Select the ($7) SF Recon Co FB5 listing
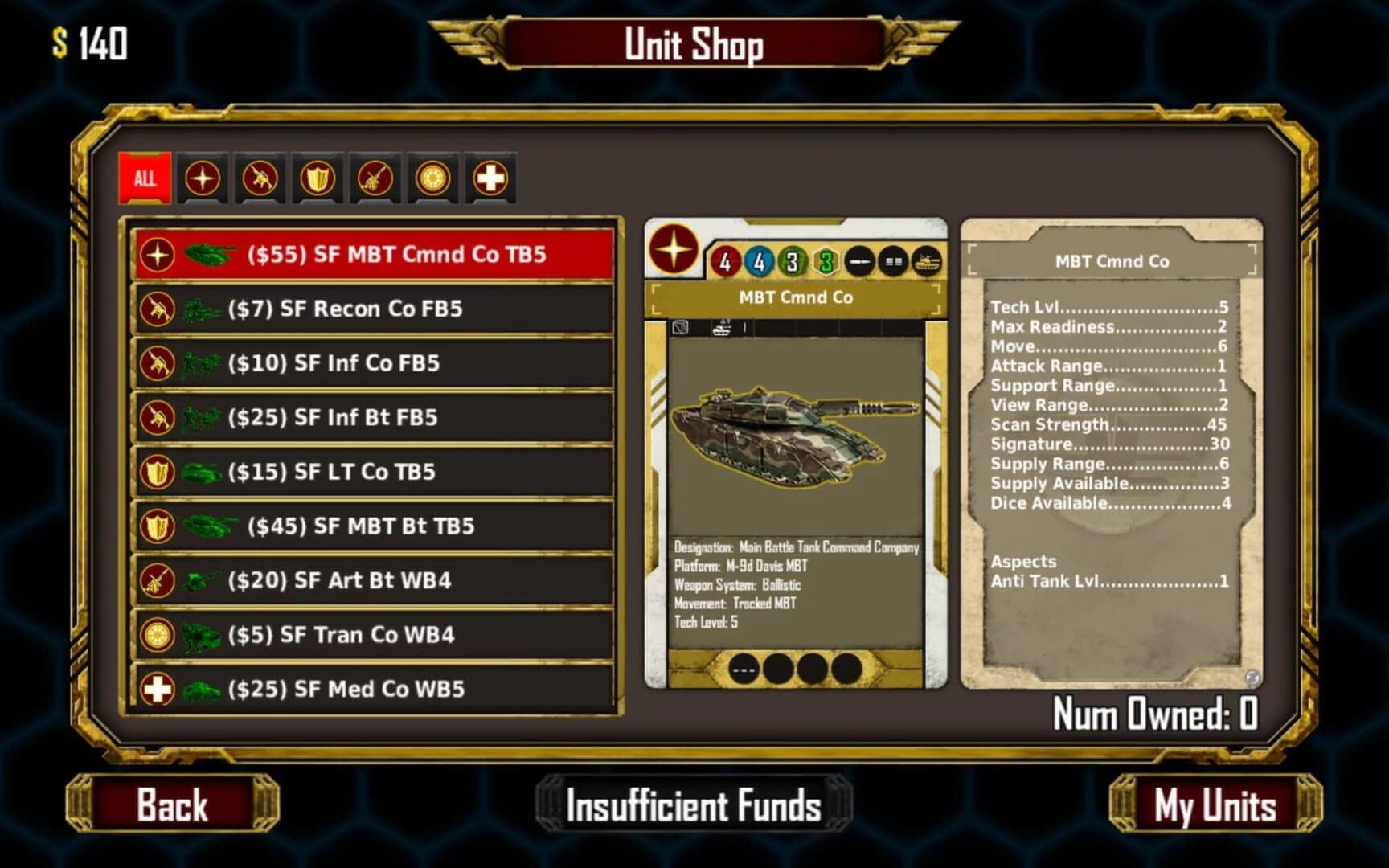The height and width of the screenshot is (868, 1389). [x=372, y=308]
